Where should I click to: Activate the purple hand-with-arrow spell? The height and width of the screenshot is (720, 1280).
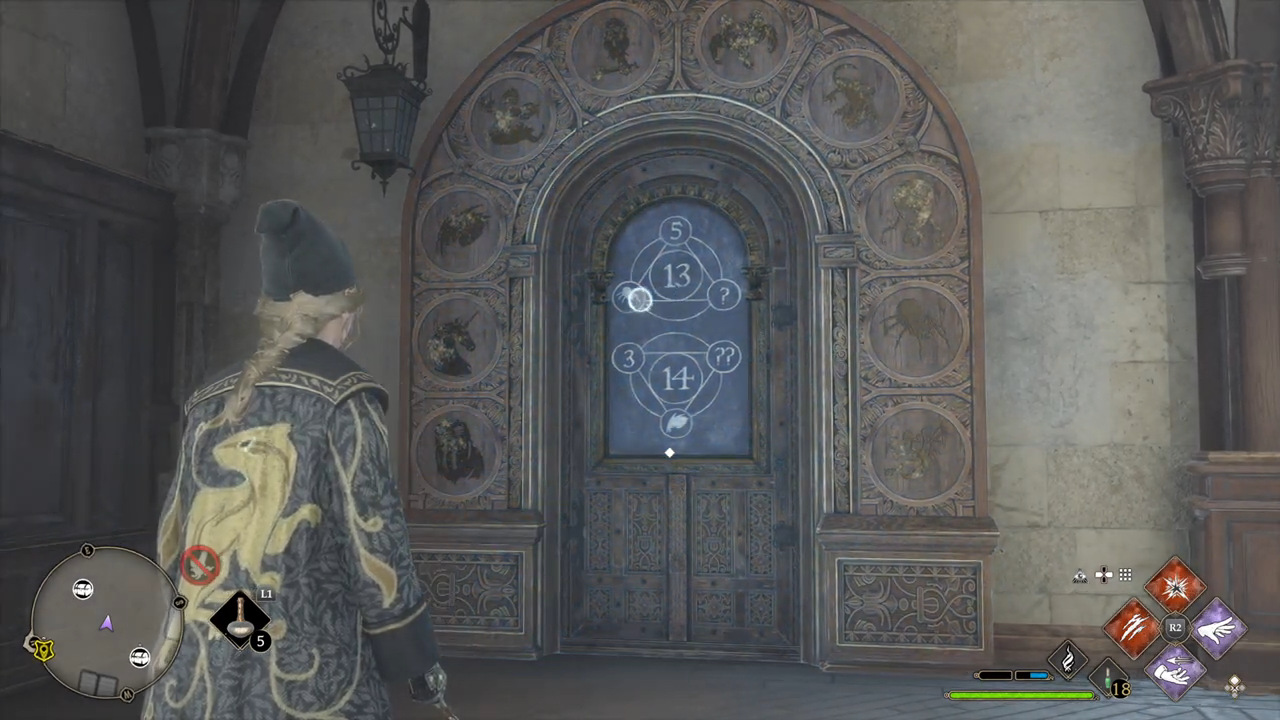[1175, 671]
